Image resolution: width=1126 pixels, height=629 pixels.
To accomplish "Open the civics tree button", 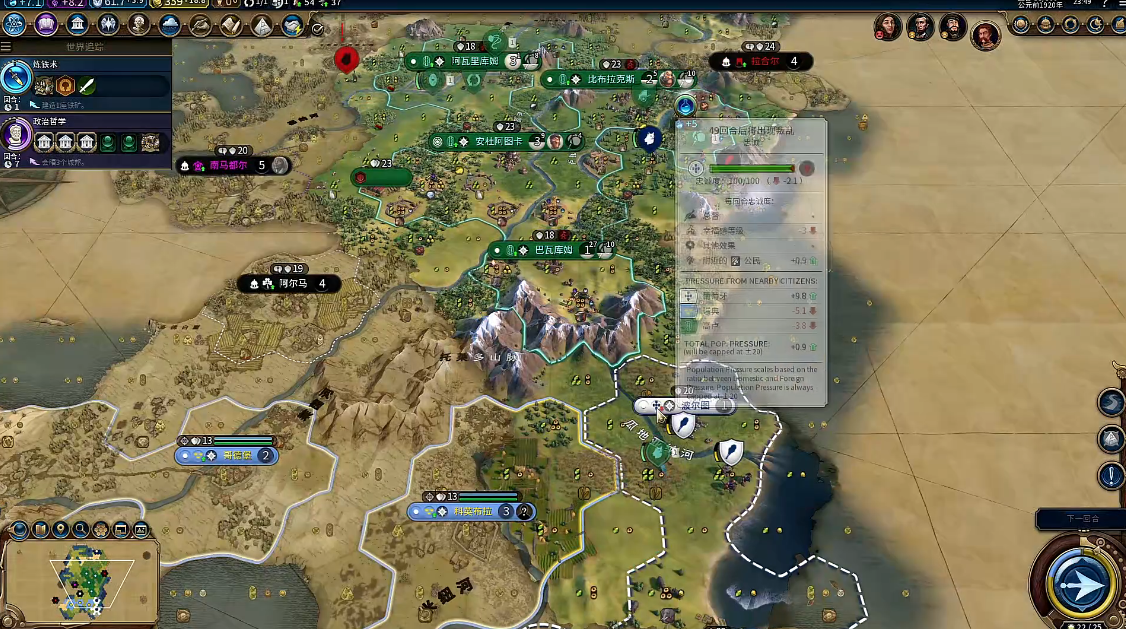I will (x=46, y=25).
